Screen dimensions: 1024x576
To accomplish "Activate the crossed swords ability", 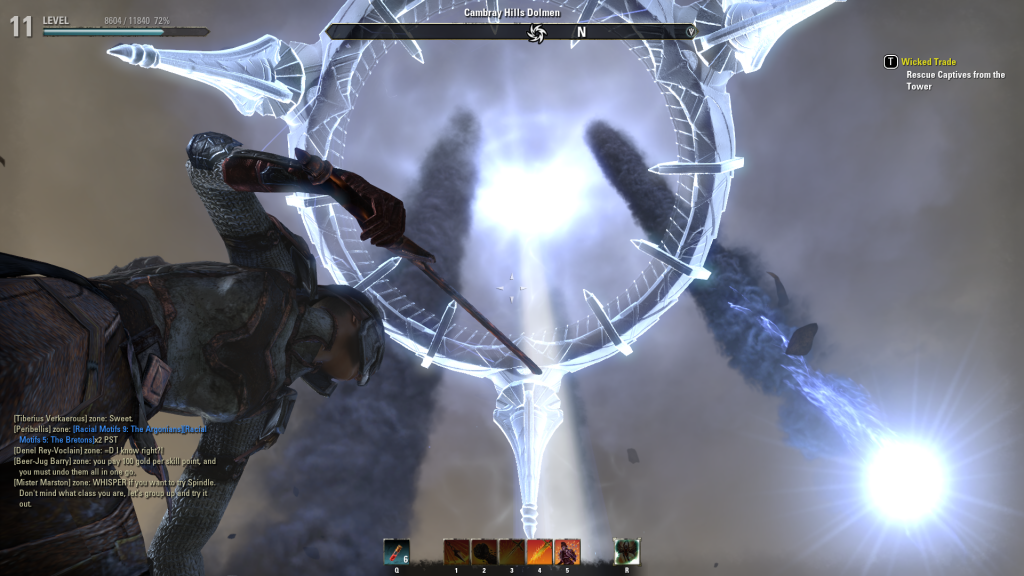I will click(x=511, y=551).
